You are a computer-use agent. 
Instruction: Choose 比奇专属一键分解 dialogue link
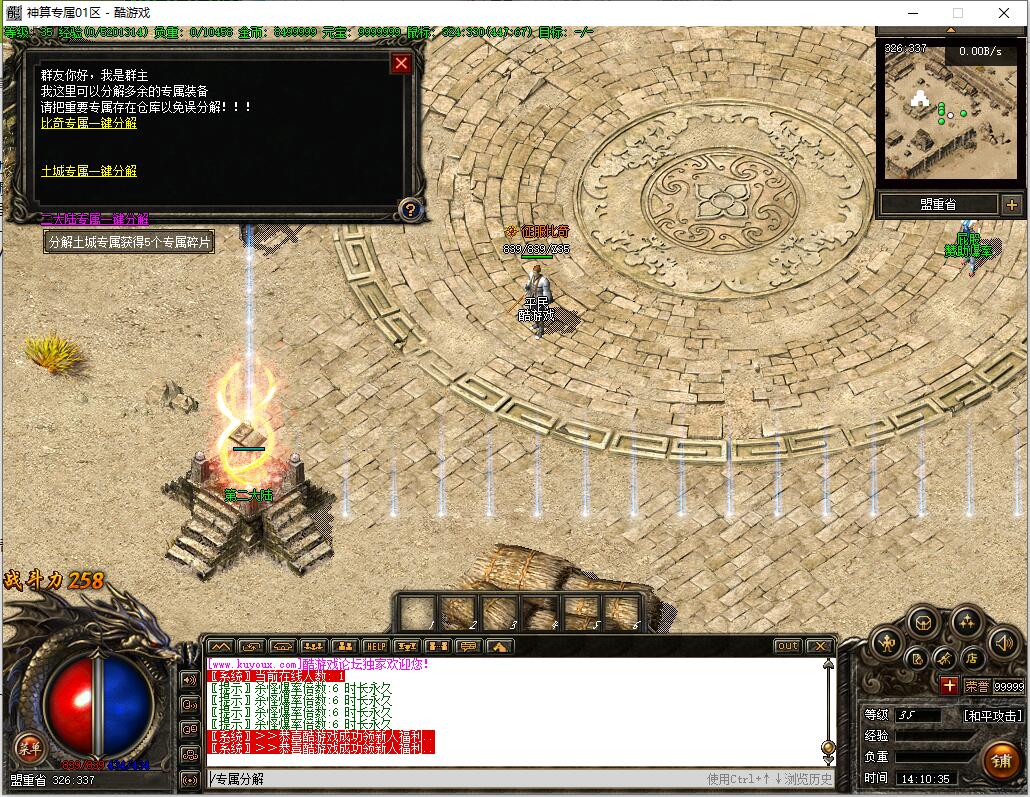click(x=89, y=123)
